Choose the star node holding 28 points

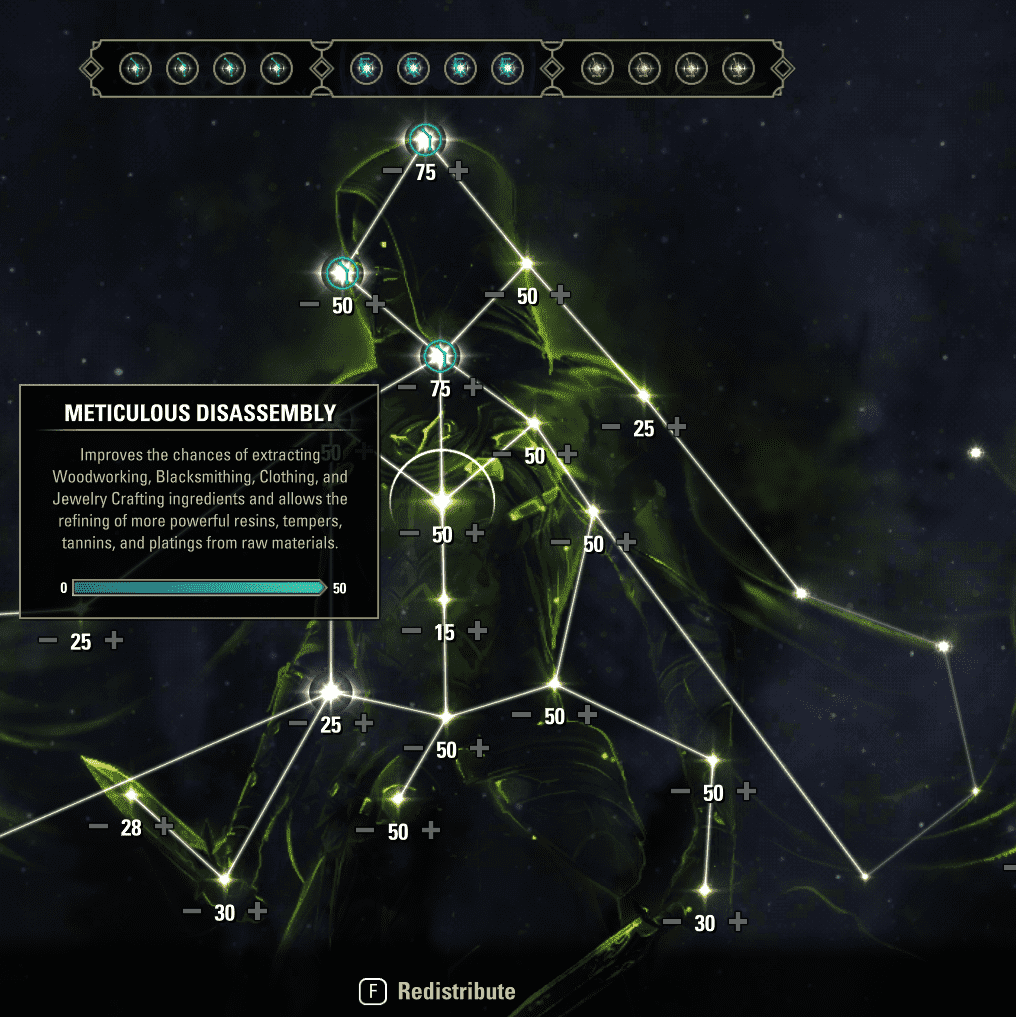[131, 795]
